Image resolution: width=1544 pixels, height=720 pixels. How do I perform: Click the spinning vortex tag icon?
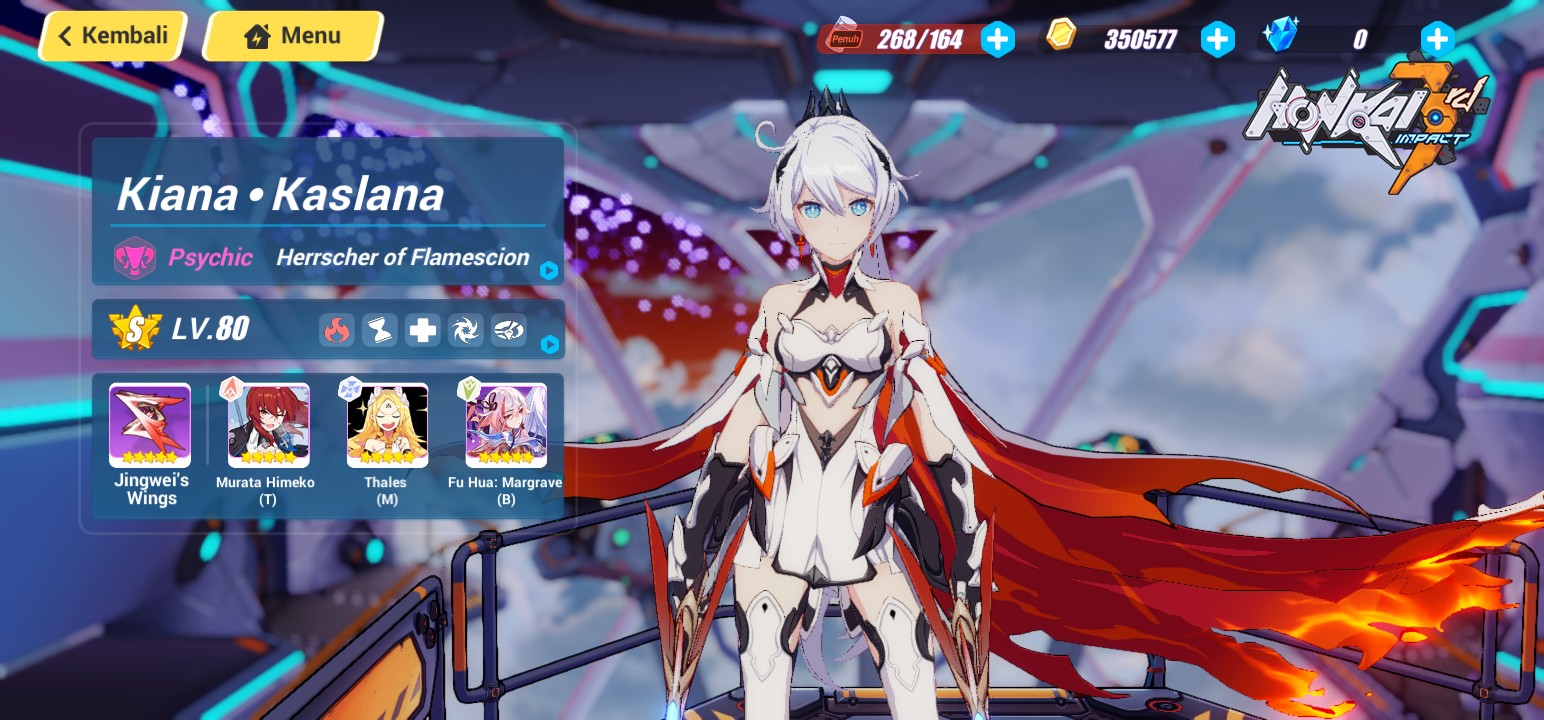click(x=465, y=330)
